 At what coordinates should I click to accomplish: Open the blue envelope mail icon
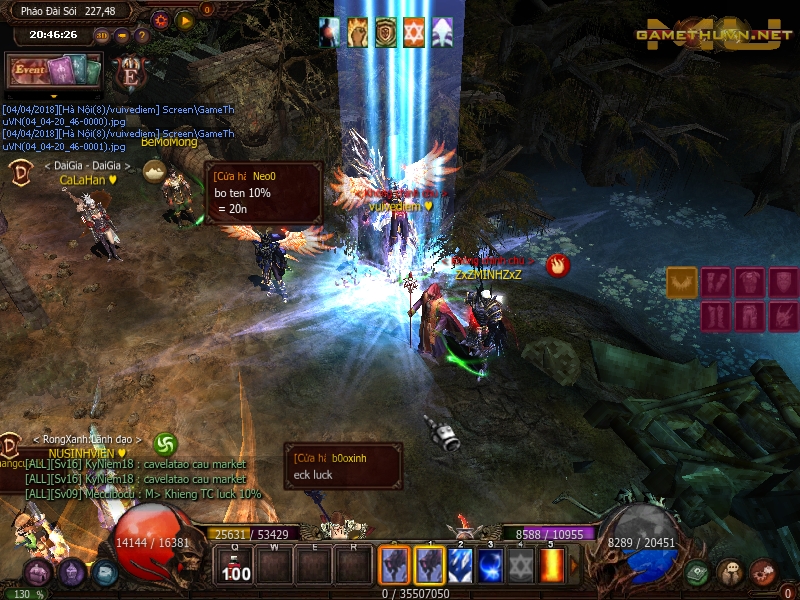point(105,573)
